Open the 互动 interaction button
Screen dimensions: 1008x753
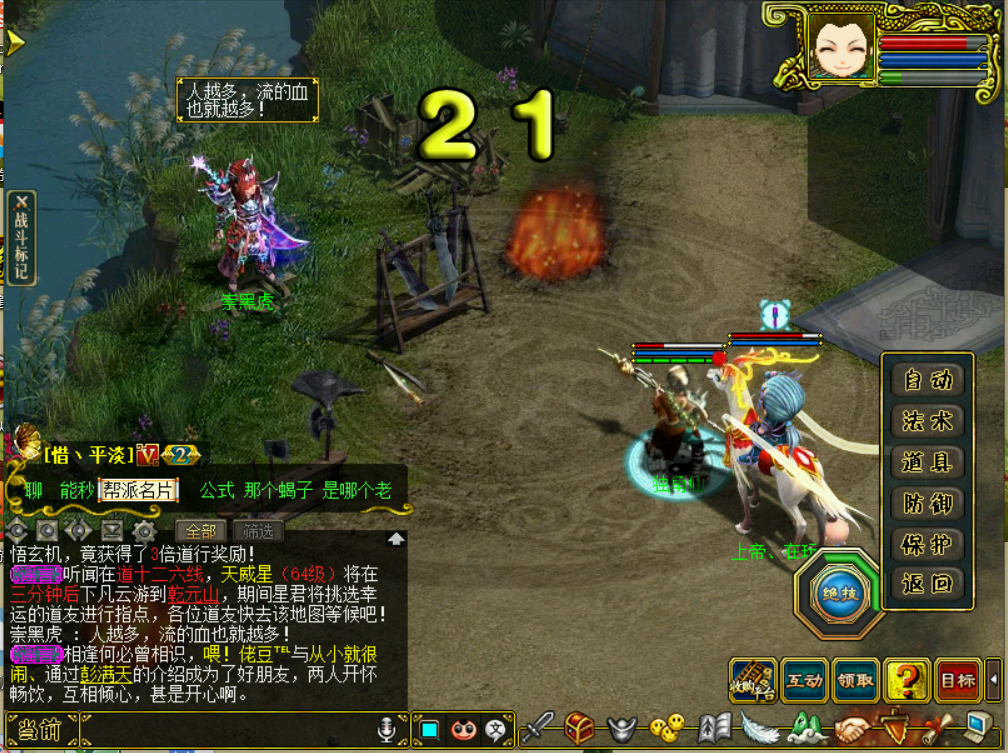point(805,681)
